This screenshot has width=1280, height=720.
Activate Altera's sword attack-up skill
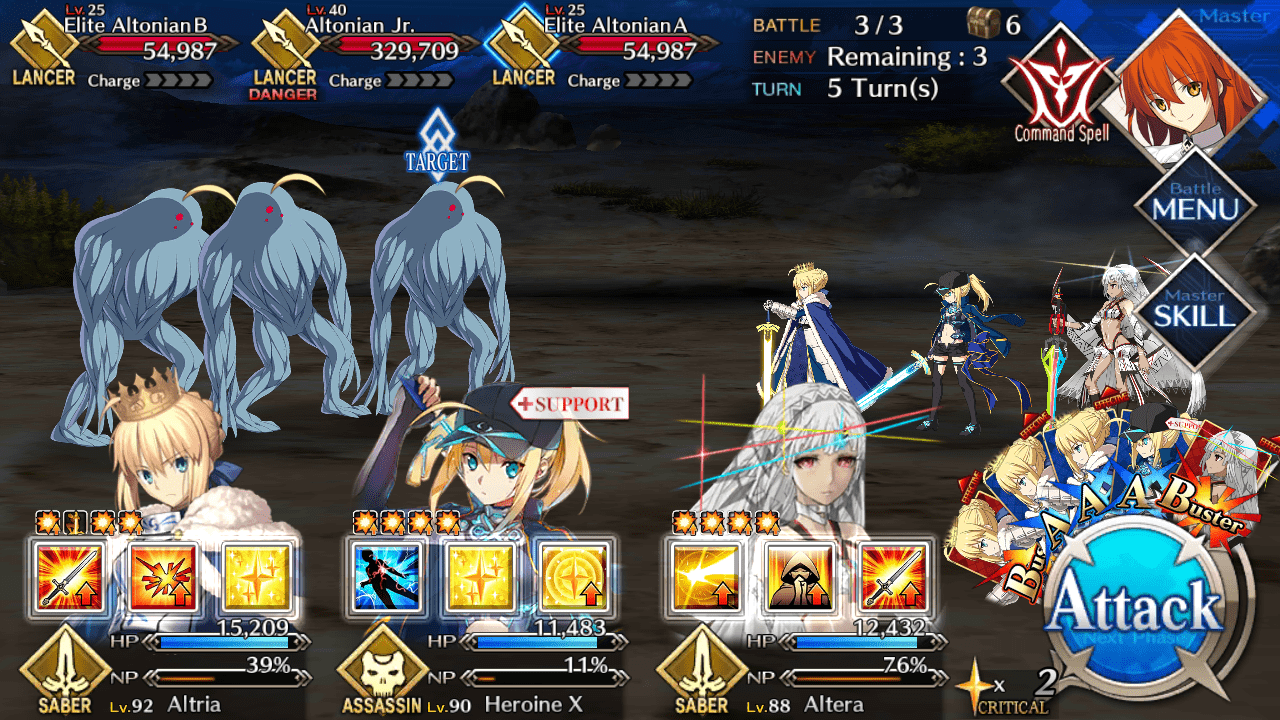tap(893, 578)
